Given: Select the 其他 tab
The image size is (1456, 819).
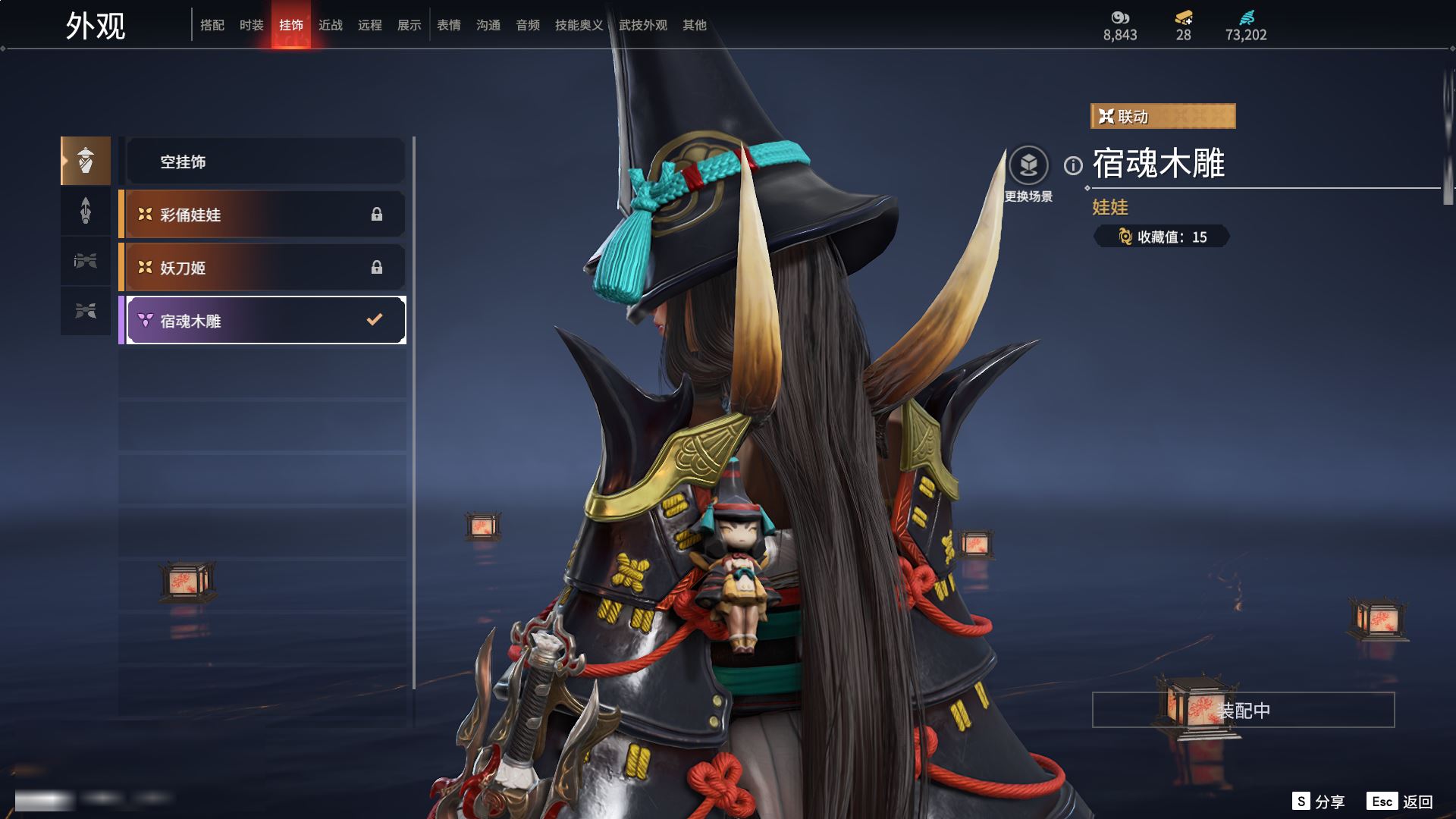Looking at the screenshot, I should tap(695, 25).
